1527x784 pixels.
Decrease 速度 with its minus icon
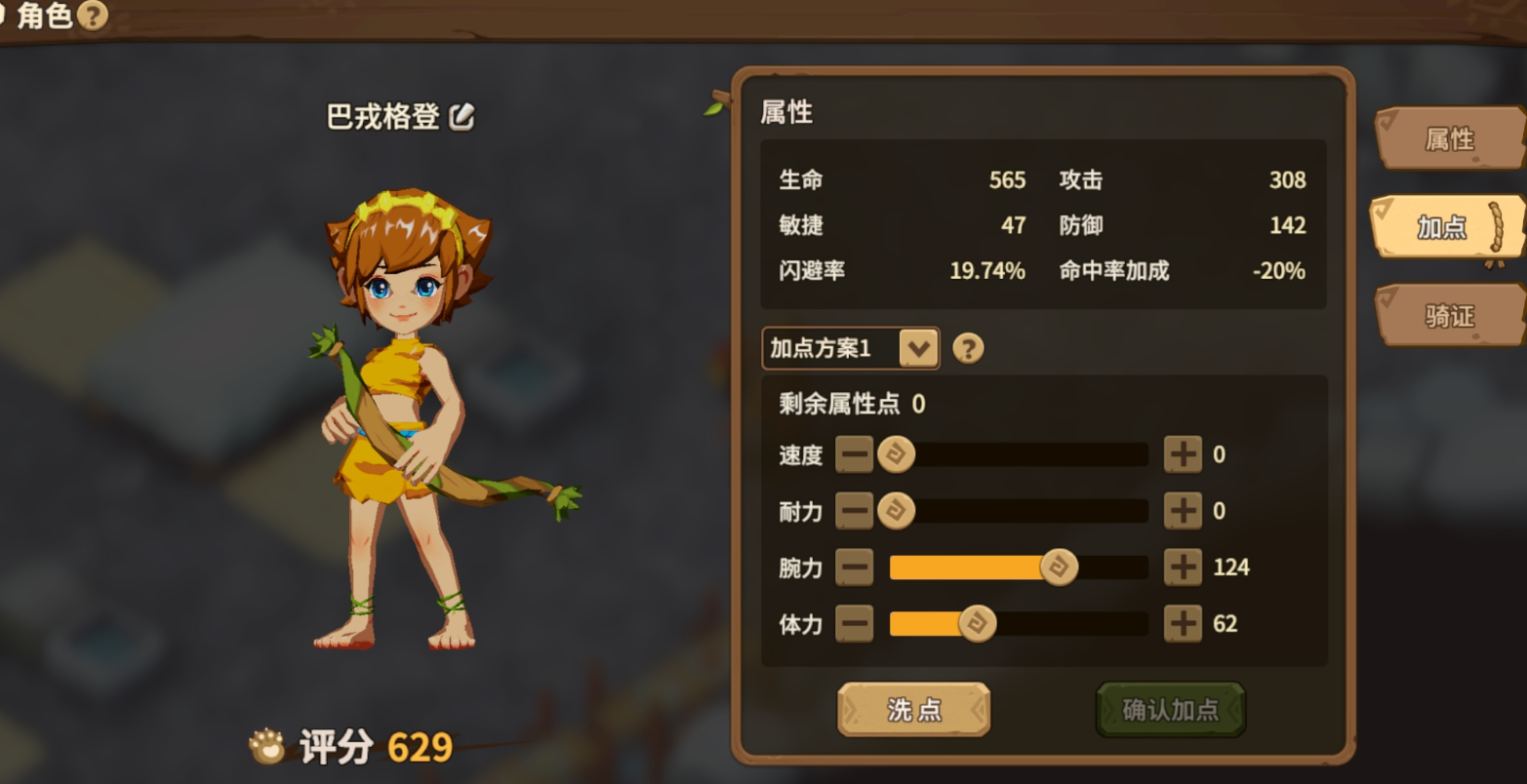click(855, 454)
